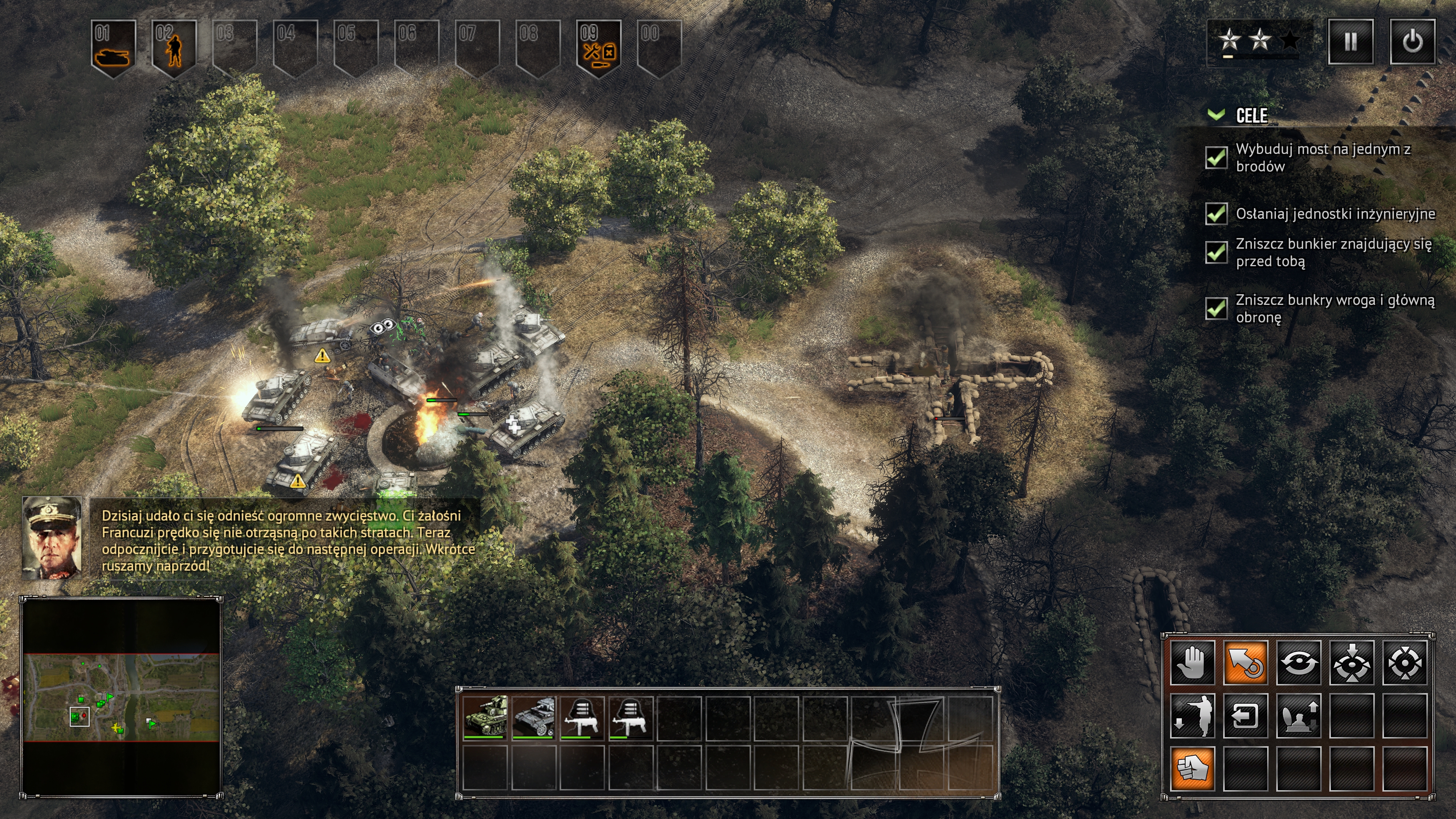The height and width of the screenshot is (819, 1456).
Task: Select control group 01 with the tank icon
Action: click(113, 48)
